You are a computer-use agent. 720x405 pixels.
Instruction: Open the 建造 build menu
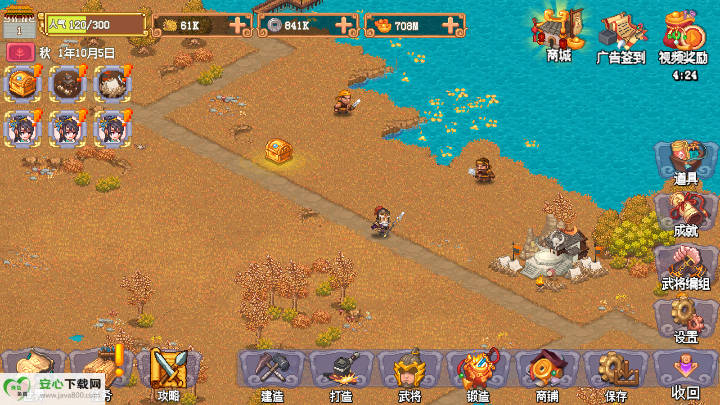point(272,373)
